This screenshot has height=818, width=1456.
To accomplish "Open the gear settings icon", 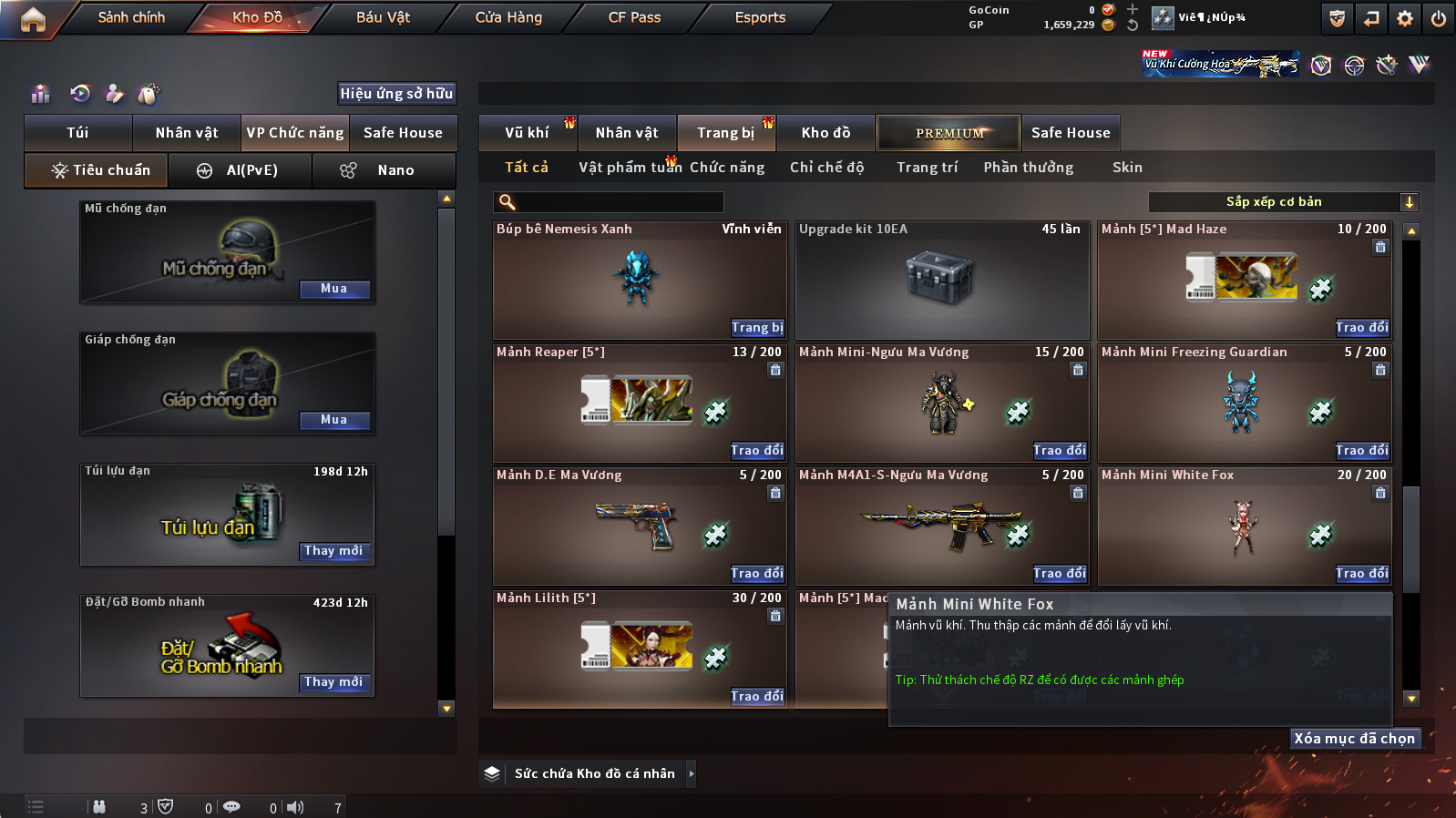I will click(1405, 18).
